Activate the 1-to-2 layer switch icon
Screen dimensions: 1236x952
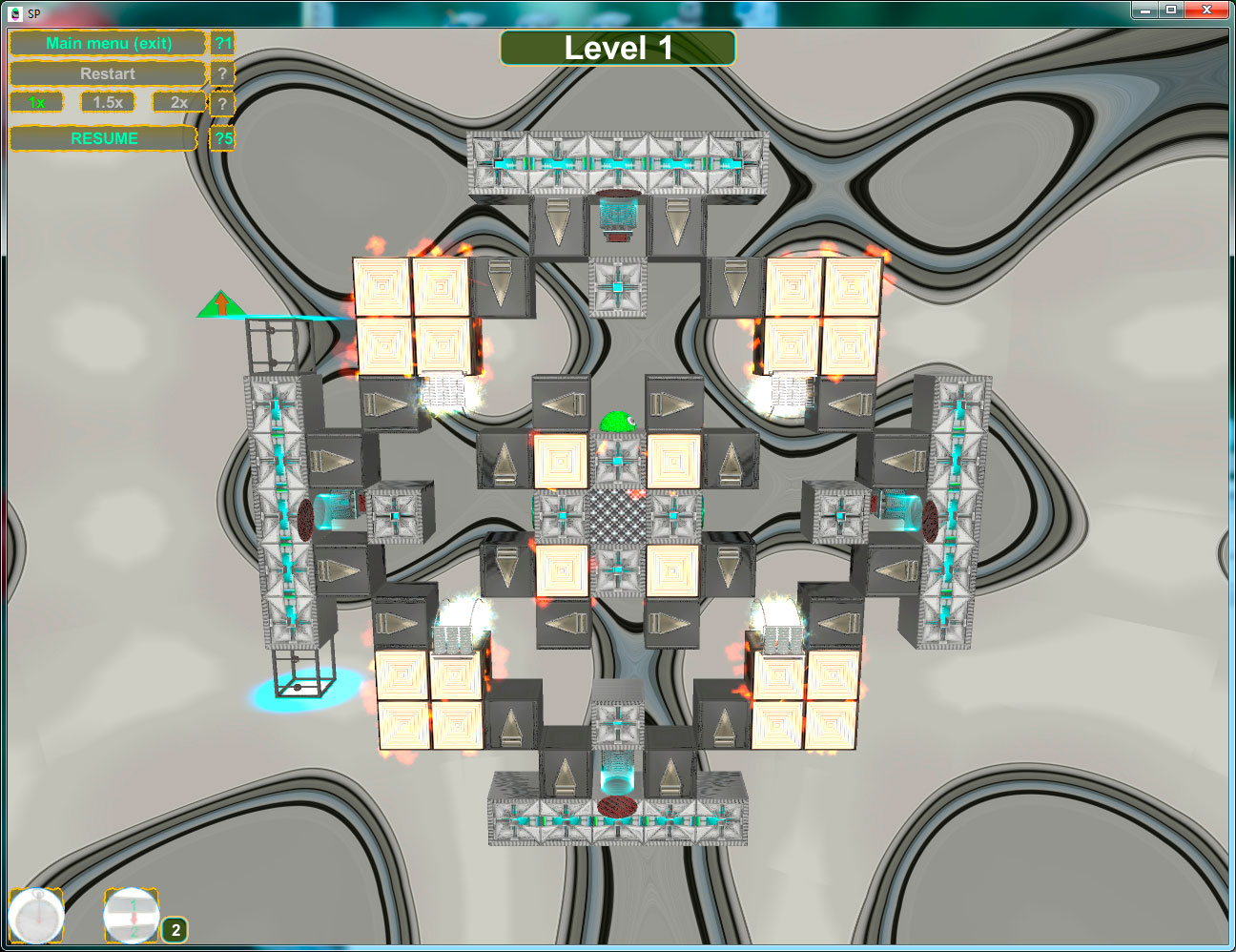coord(132,916)
